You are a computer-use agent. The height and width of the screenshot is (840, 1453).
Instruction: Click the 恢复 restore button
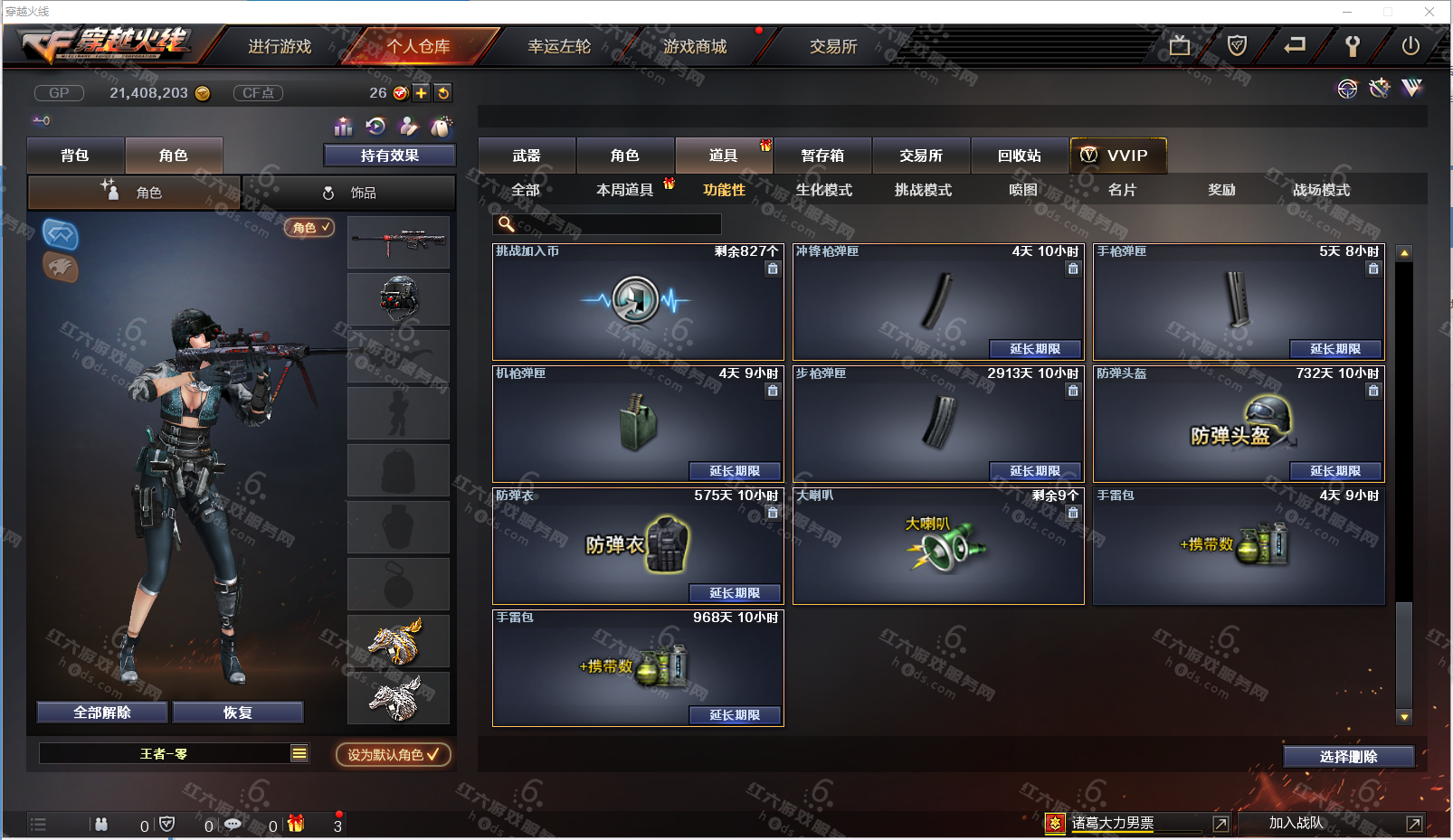(238, 713)
